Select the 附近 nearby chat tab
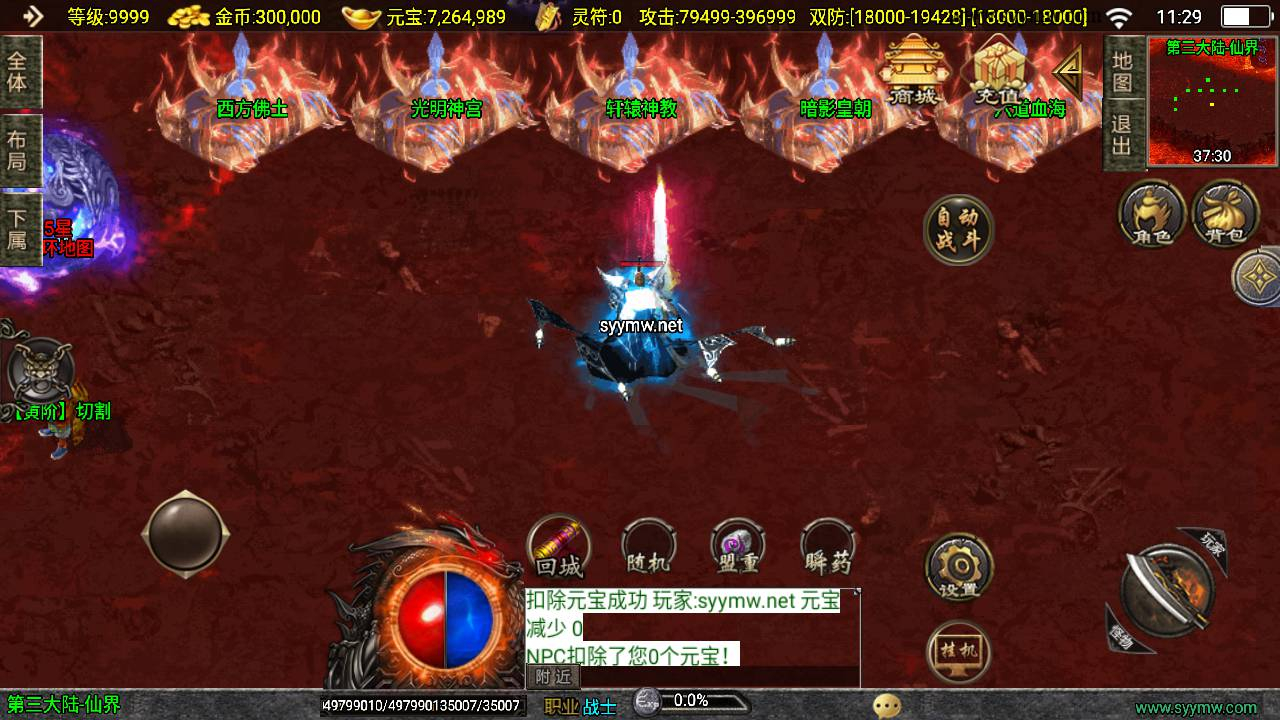 553,677
